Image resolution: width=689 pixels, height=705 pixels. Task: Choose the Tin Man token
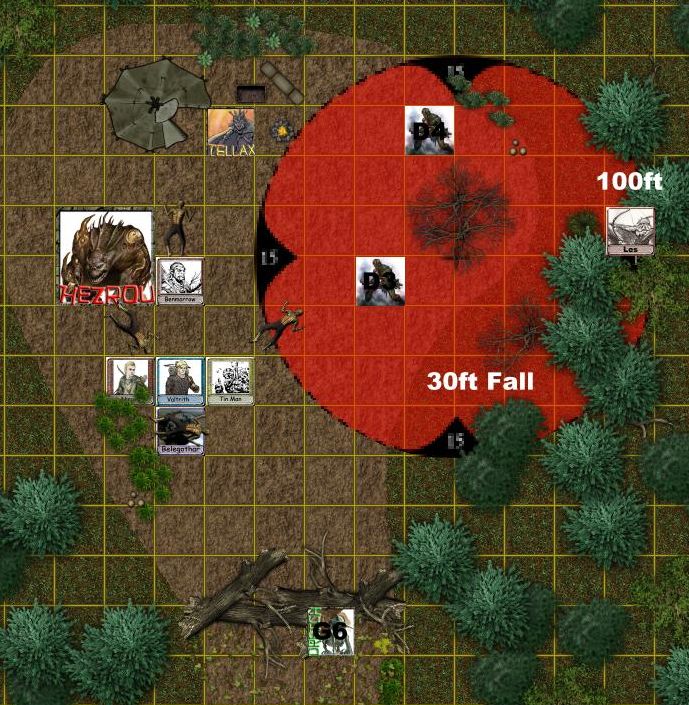[229, 381]
